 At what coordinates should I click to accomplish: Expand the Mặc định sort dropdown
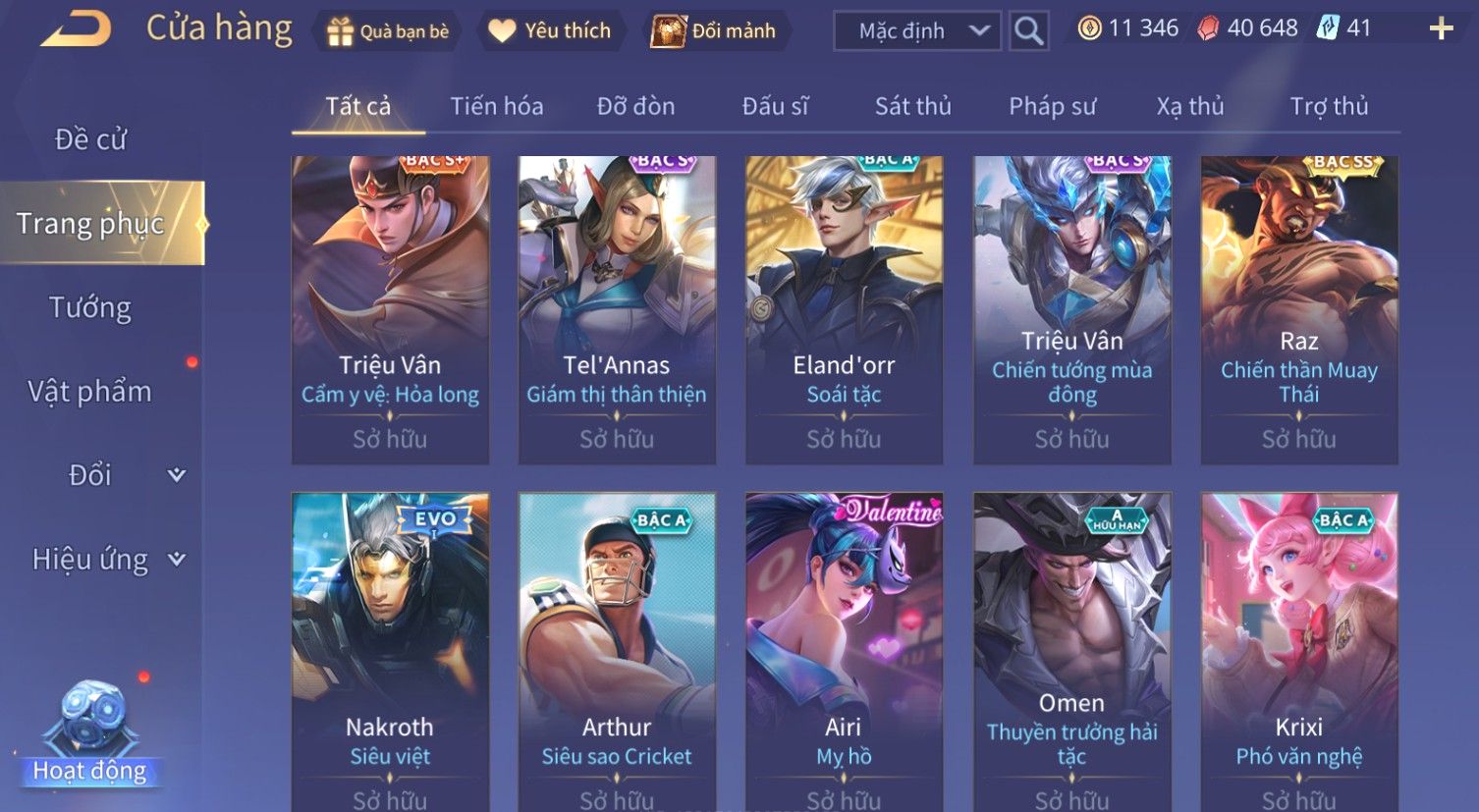[917, 31]
